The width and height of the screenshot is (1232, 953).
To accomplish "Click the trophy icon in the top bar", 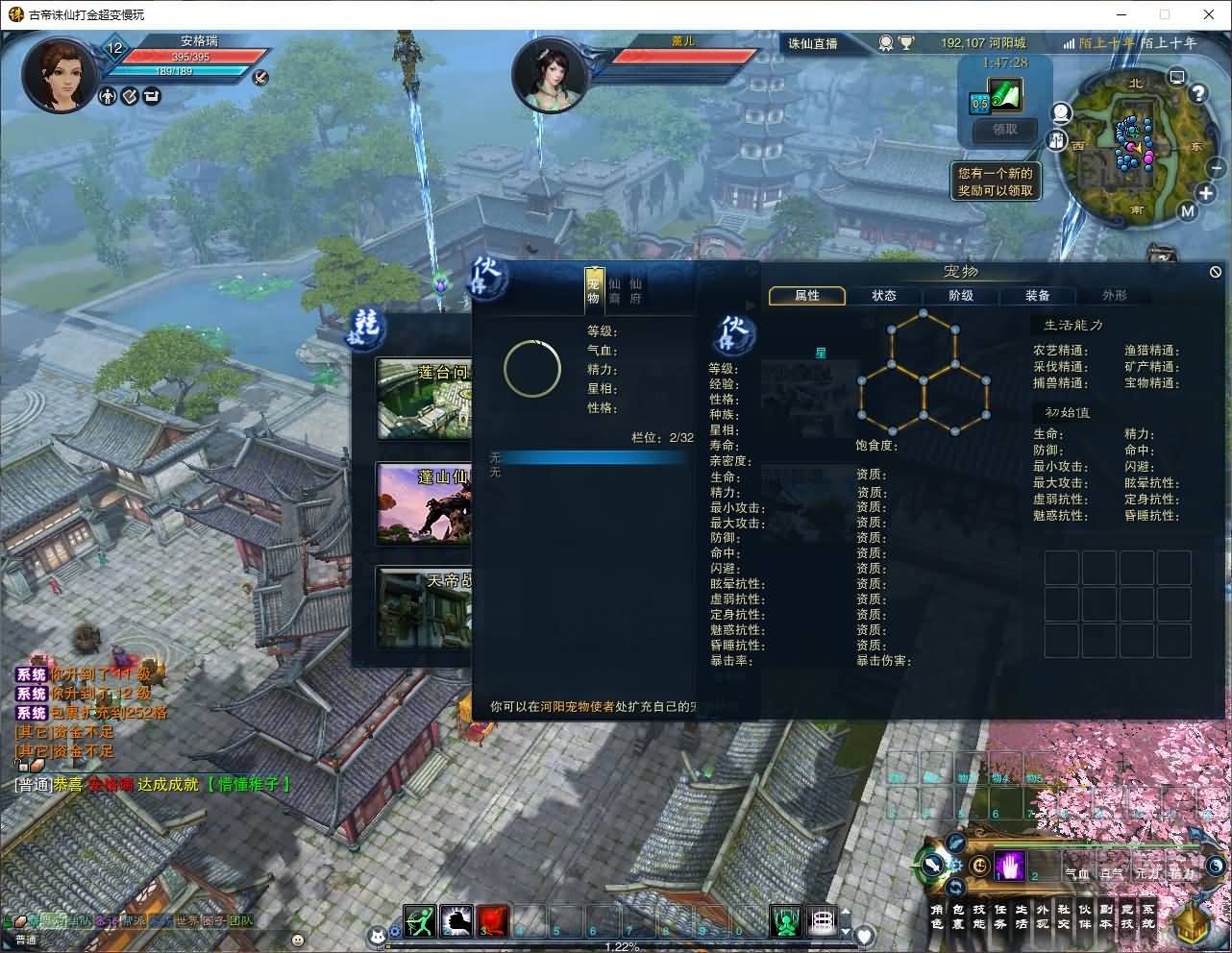I will [906, 43].
